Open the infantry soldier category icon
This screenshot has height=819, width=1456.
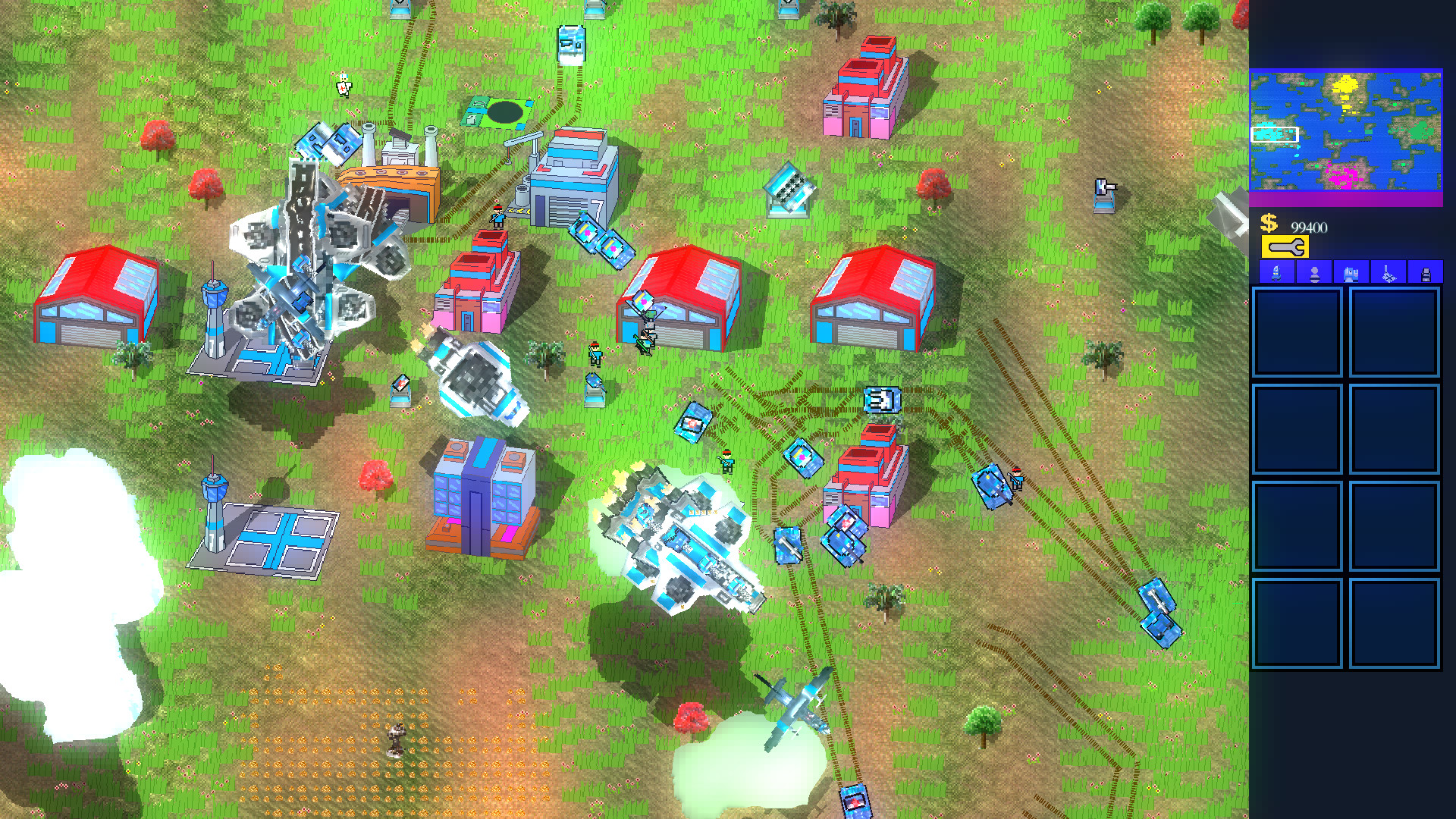pos(1314,273)
